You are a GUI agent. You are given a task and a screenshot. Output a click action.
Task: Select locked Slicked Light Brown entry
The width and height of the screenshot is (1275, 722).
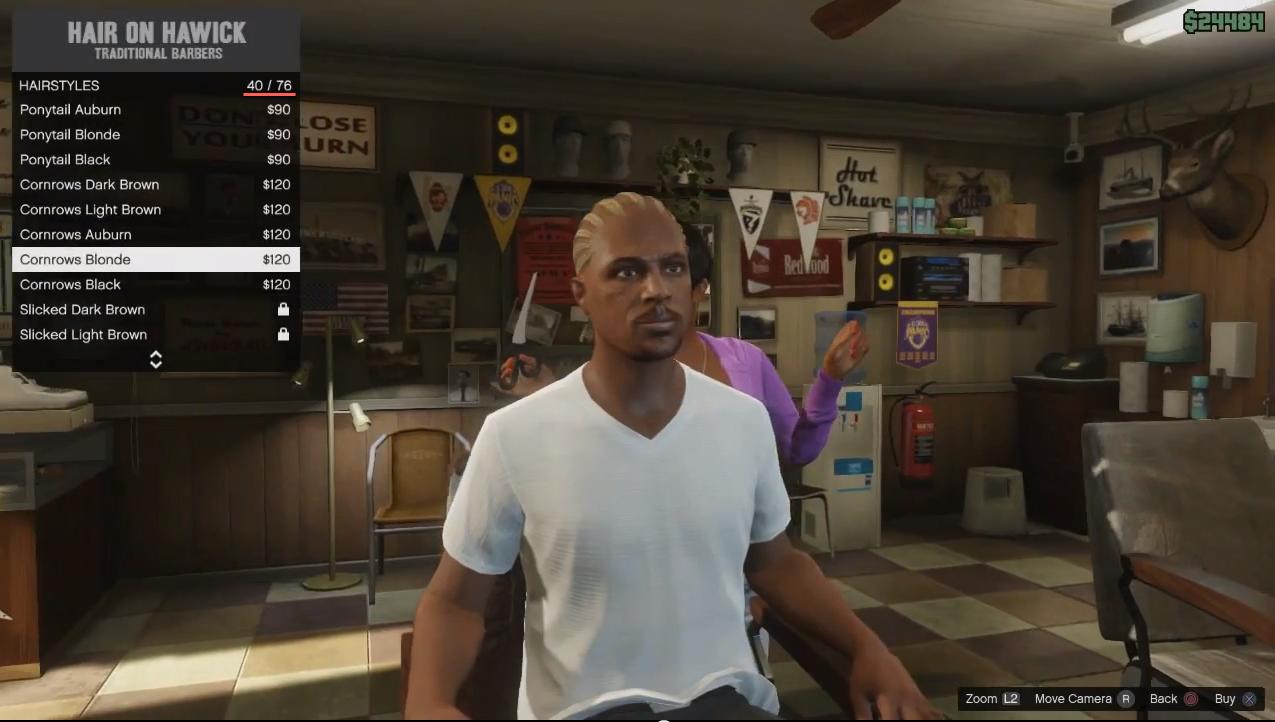click(x=155, y=335)
